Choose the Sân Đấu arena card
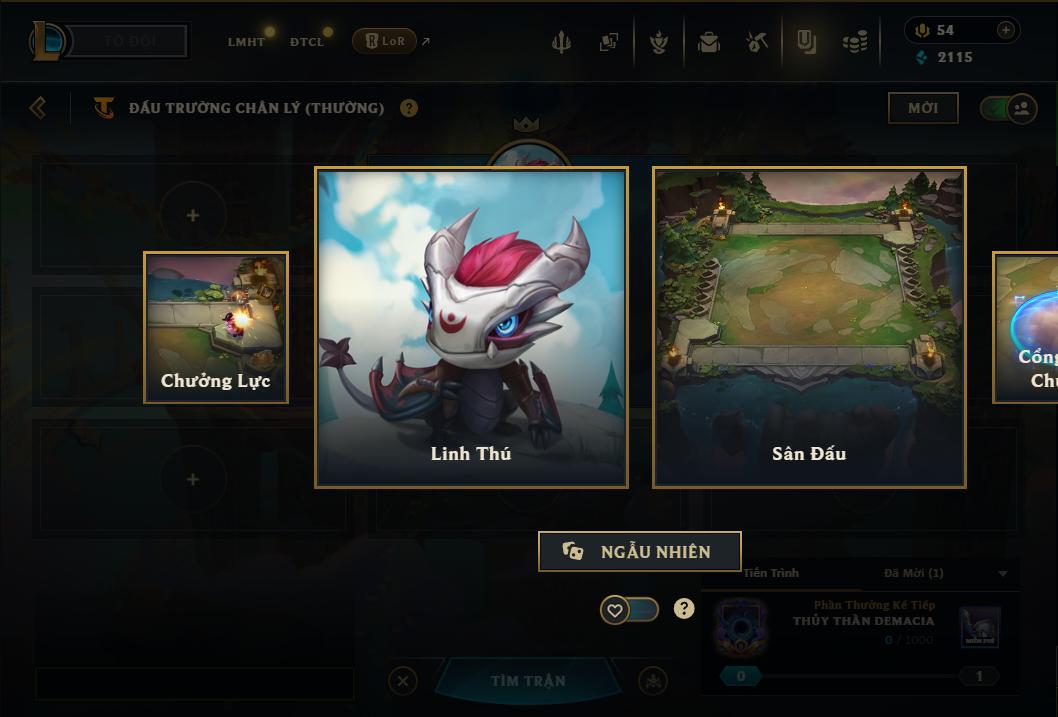1058x717 pixels. tap(809, 327)
